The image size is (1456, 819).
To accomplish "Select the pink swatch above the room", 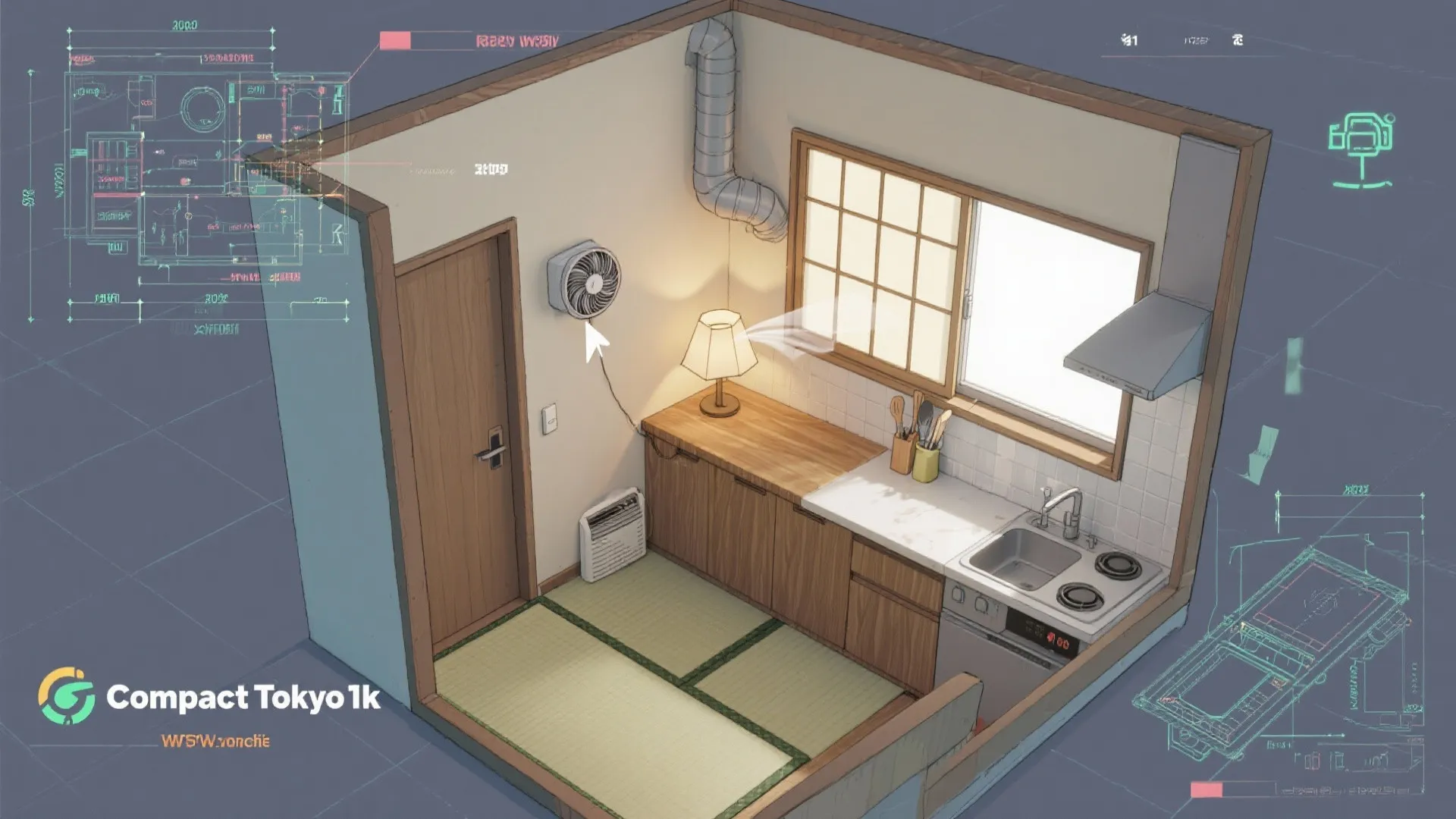I will tap(394, 41).
